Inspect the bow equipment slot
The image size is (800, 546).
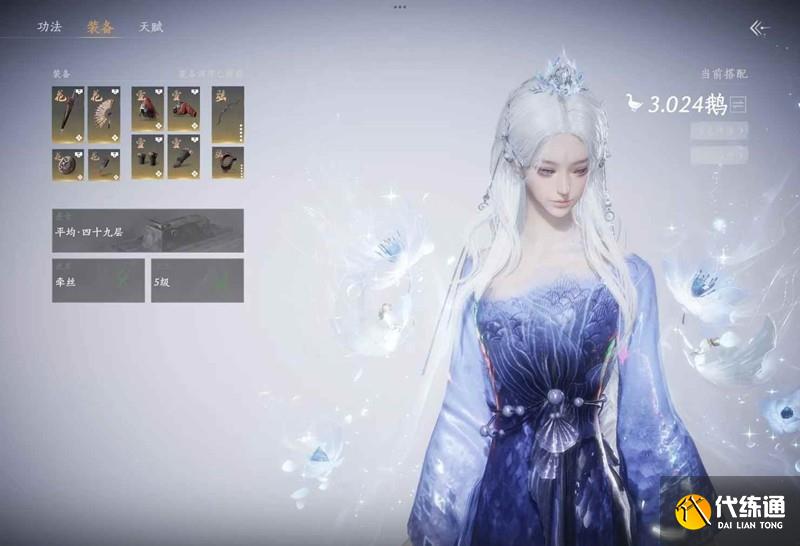(x=227, y=114)
